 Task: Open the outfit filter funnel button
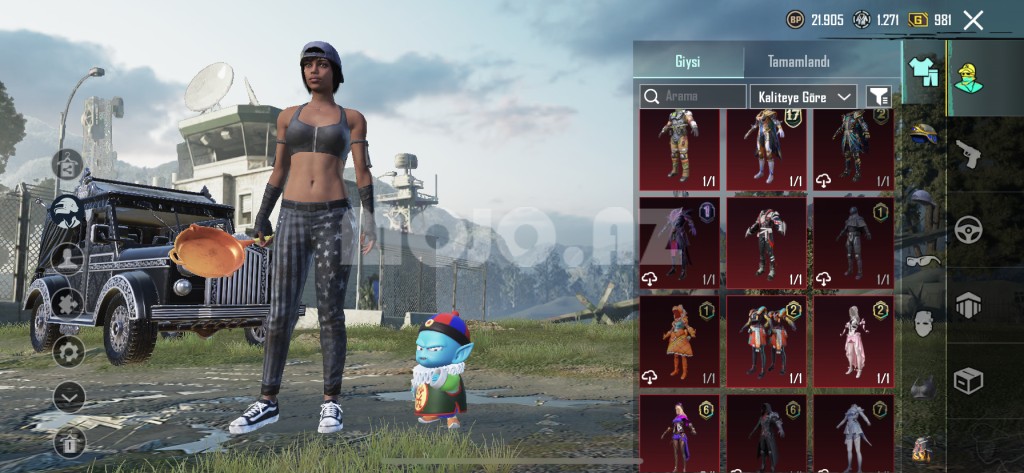(x=878, y=96)
